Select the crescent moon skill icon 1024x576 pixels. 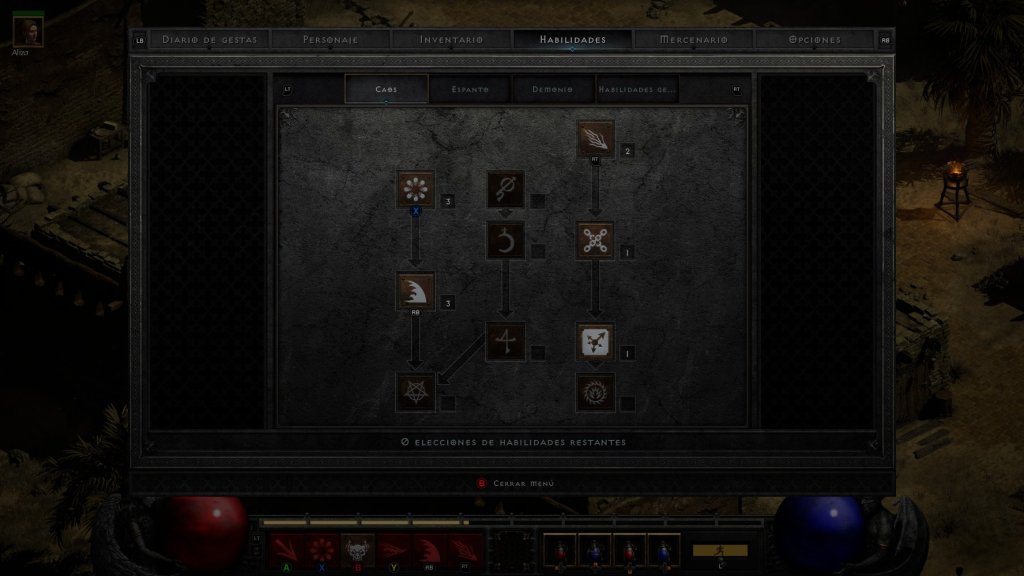point(506,240)
